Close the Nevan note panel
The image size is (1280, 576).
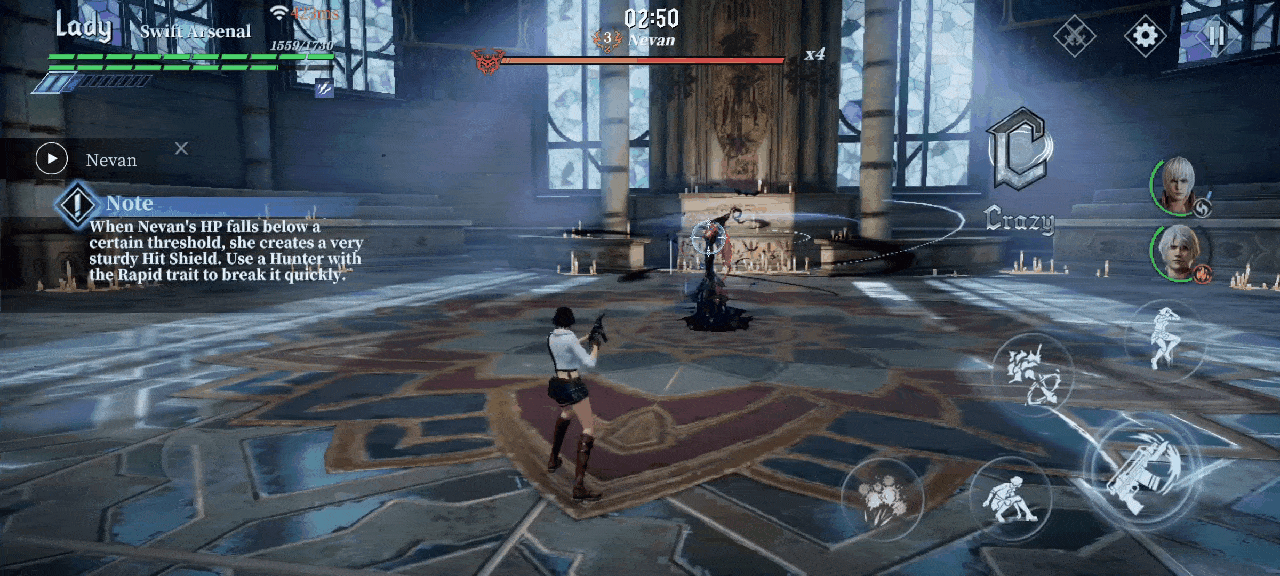(181, 148)
